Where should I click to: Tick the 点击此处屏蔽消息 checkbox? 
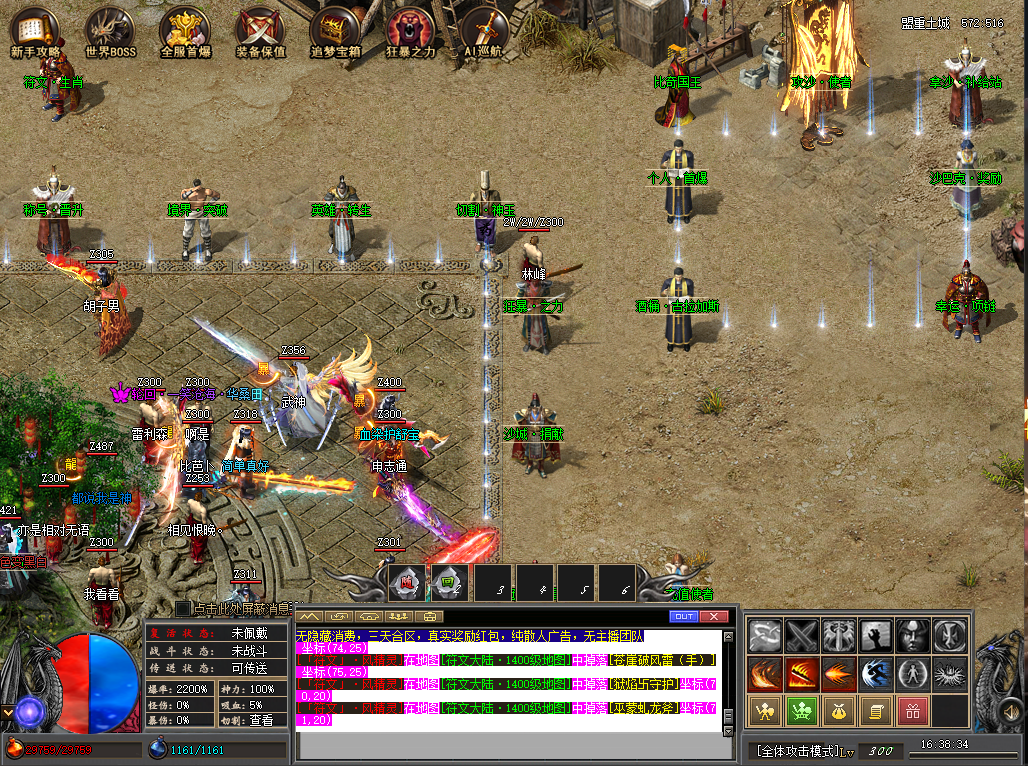[182, 608]
